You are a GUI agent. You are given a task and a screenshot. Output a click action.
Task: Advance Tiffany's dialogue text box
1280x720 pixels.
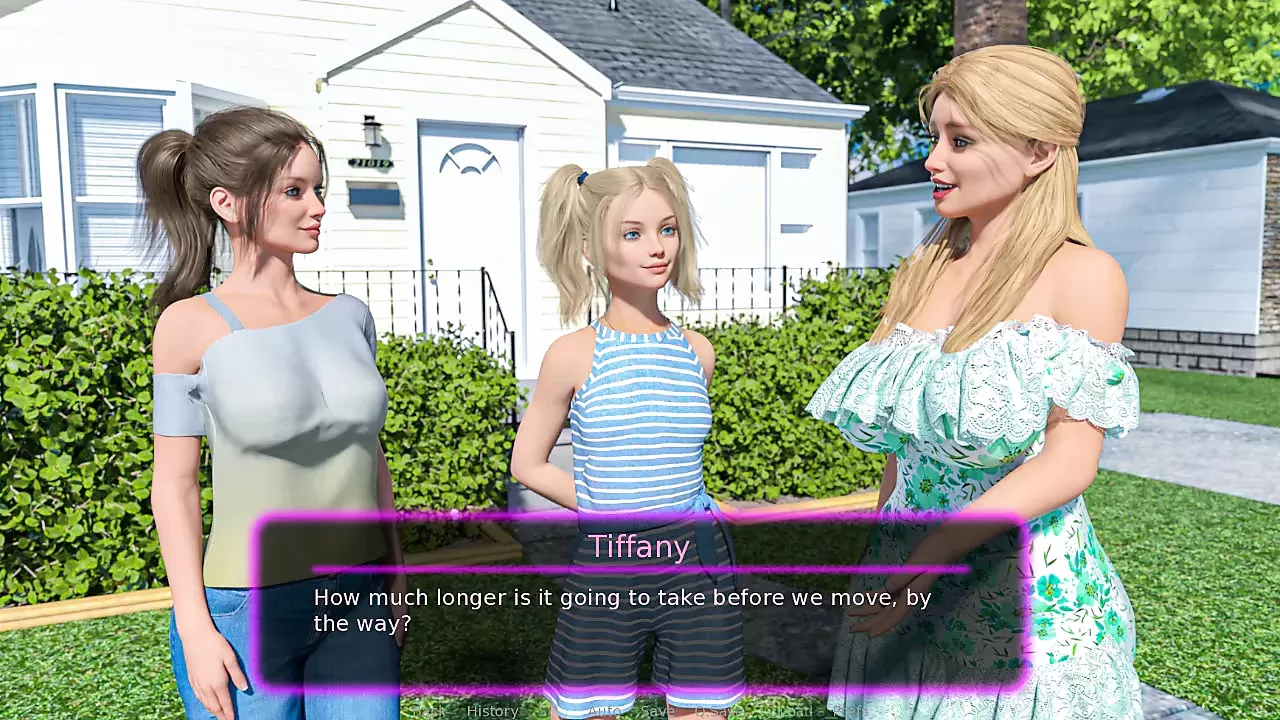coord(640,610)
